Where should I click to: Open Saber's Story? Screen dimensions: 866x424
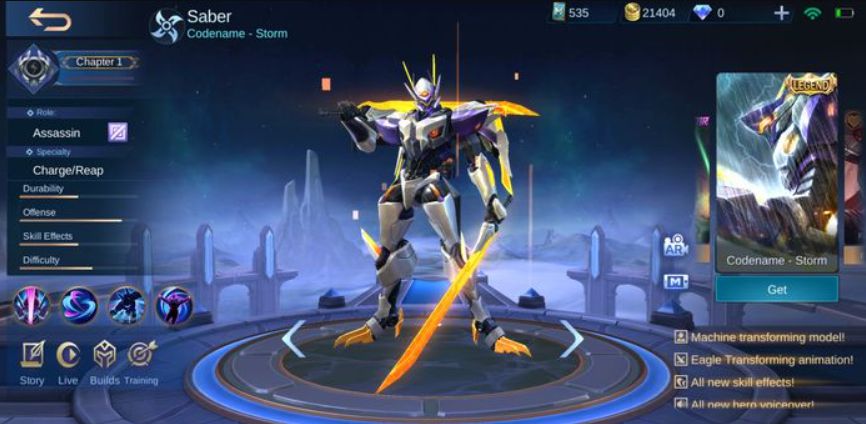point(32,361)
